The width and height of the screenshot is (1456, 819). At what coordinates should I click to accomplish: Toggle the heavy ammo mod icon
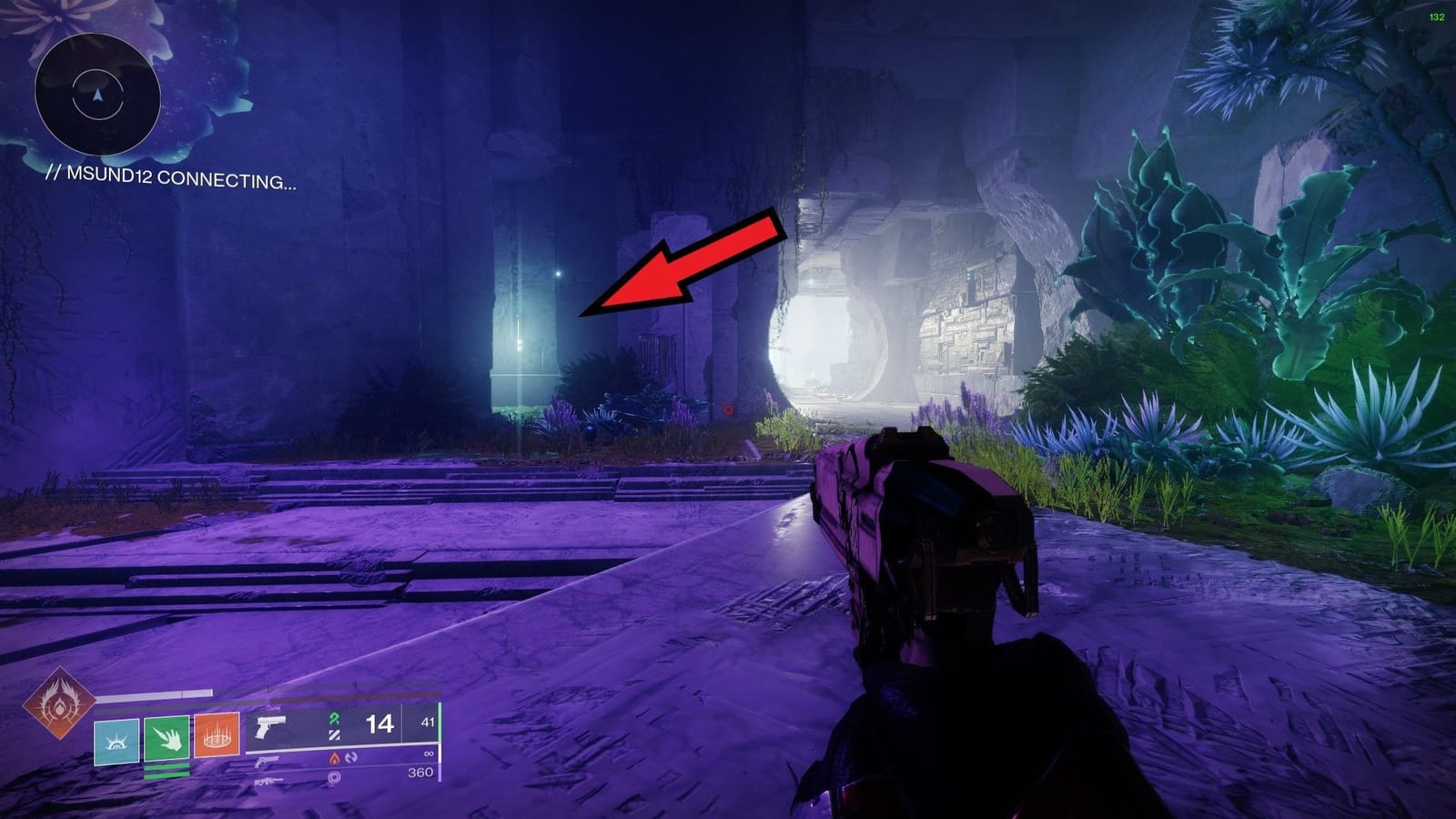334,778
